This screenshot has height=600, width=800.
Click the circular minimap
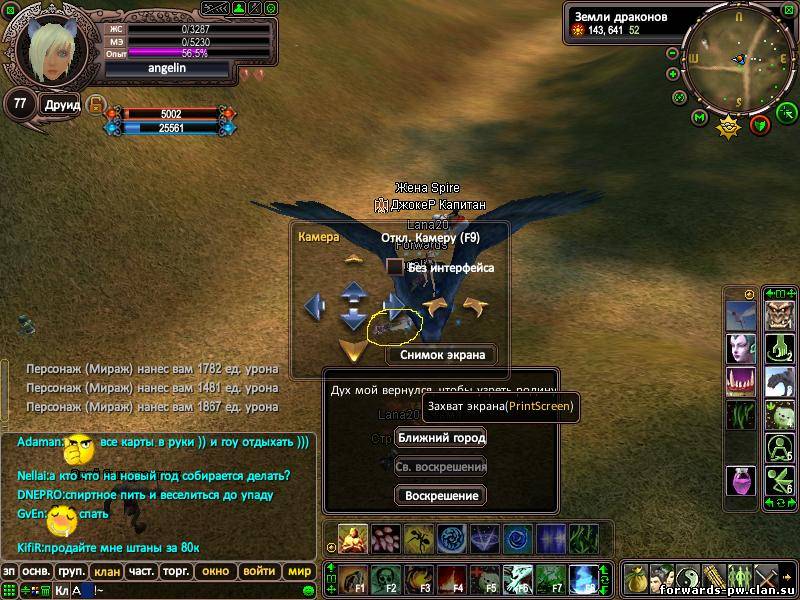[x=738, y=59]
